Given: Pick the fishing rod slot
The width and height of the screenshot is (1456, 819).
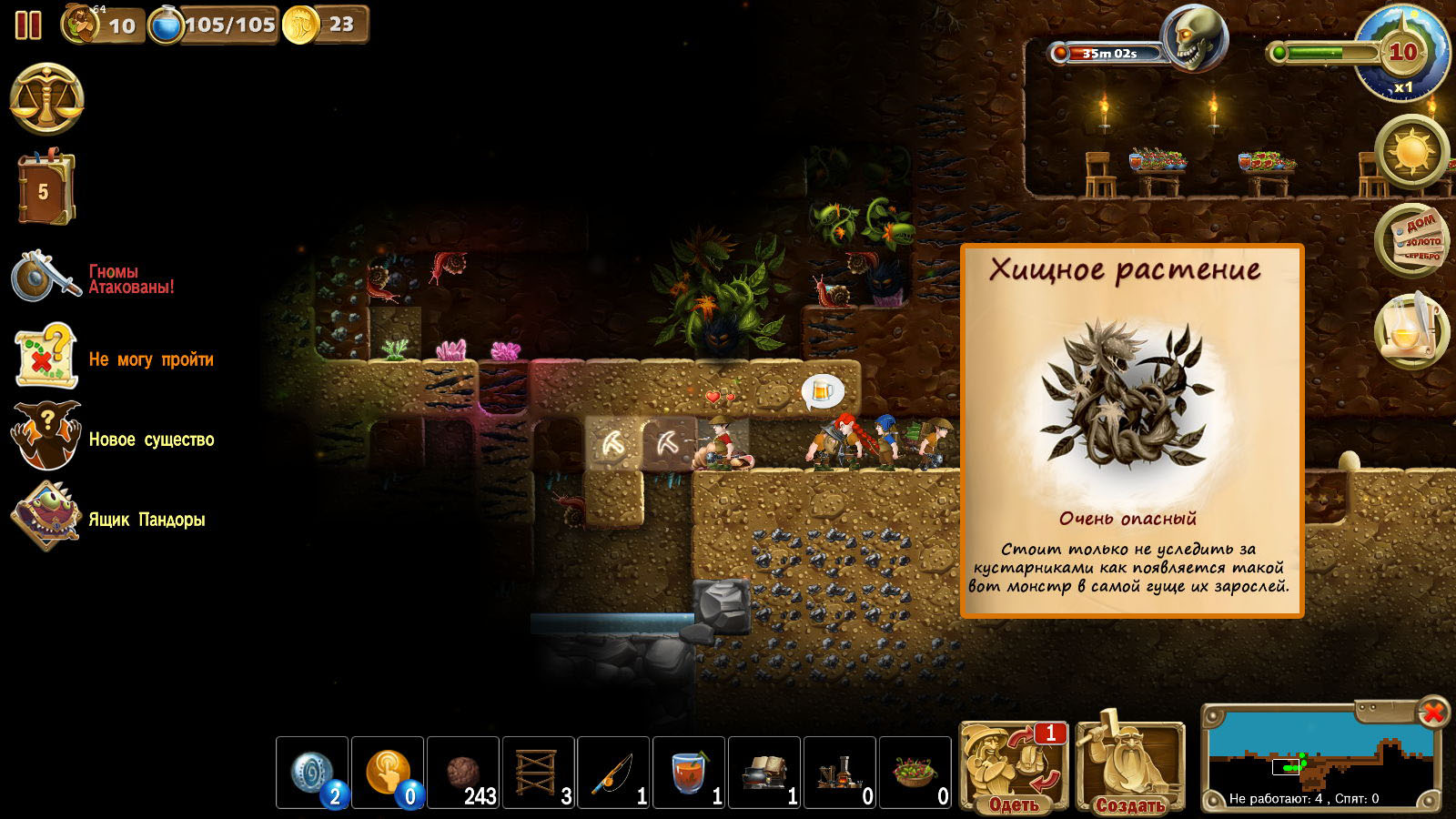Looking at the screenshot, I should [613, 773].
